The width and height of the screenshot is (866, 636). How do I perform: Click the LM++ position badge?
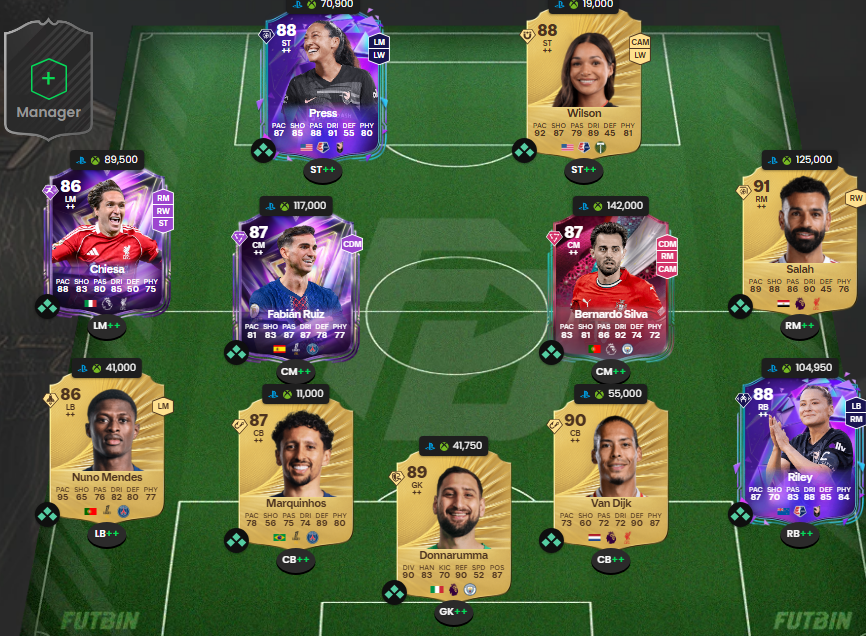click(x=107, y=326)
